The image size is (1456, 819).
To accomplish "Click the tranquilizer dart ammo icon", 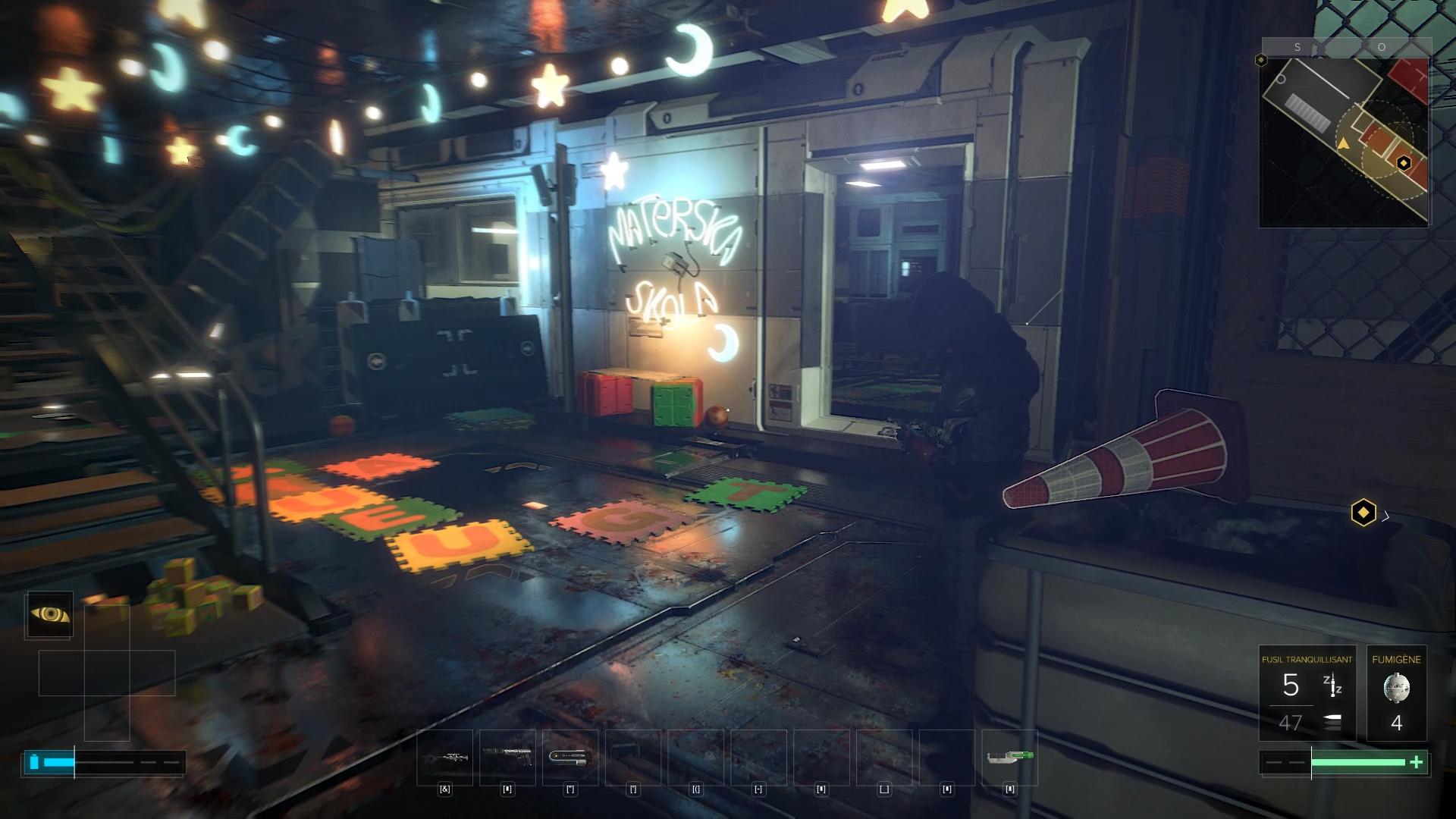I will tap(1332, 684).
